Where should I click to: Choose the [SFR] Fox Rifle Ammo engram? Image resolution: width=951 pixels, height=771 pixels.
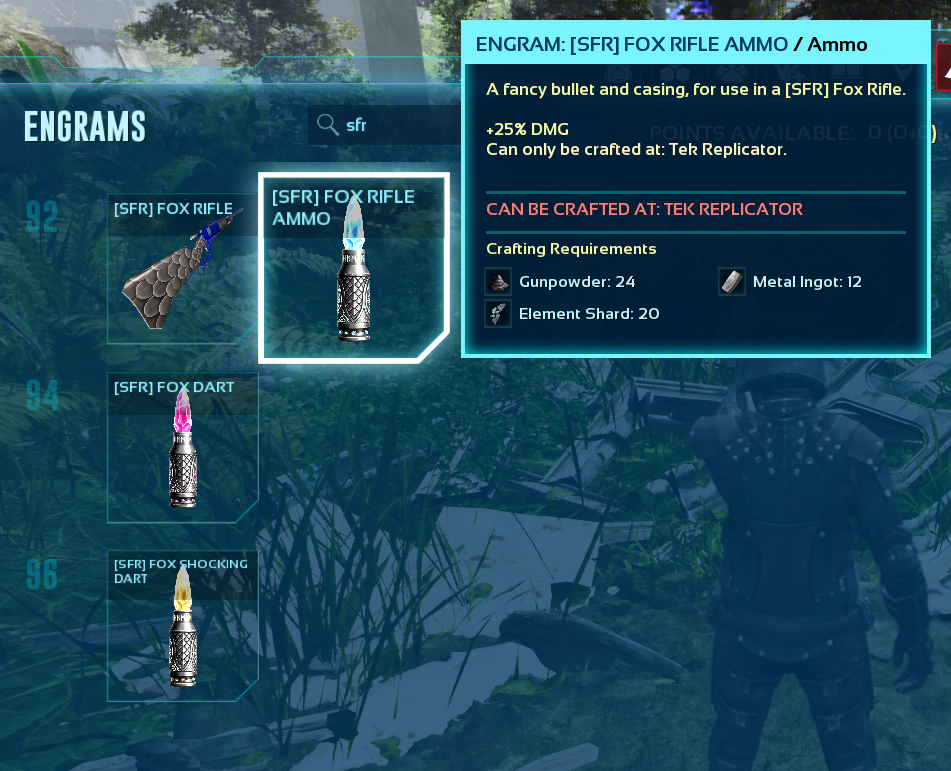[353, 268]
